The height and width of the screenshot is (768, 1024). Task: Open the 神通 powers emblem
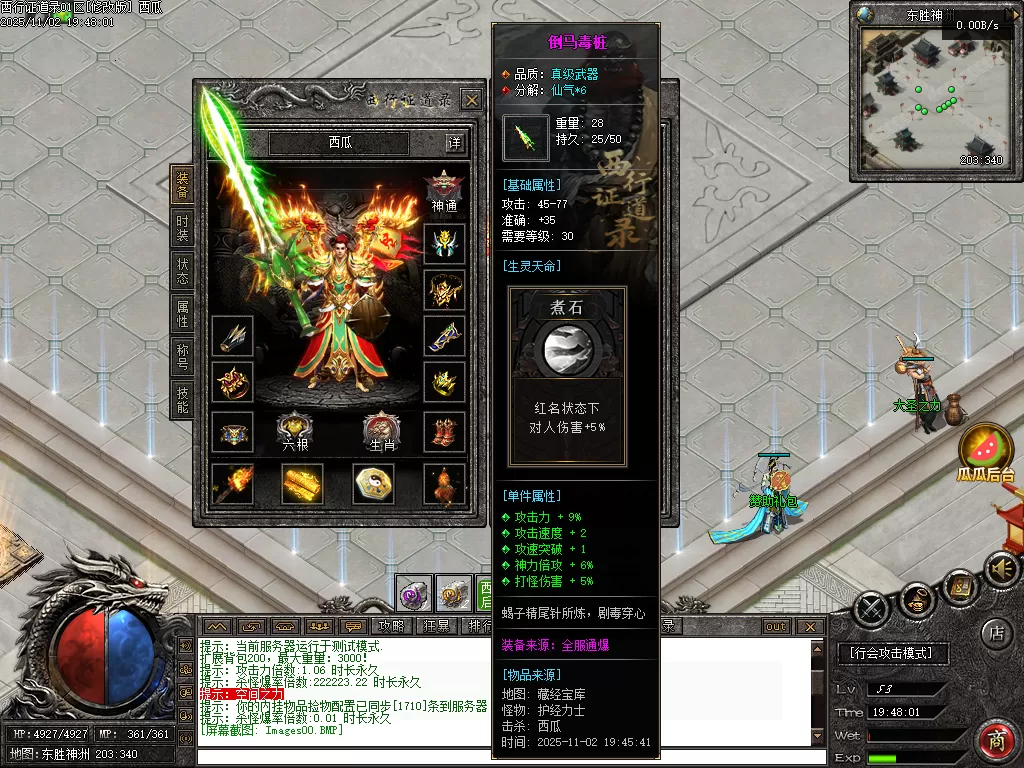tap(444, 191)
